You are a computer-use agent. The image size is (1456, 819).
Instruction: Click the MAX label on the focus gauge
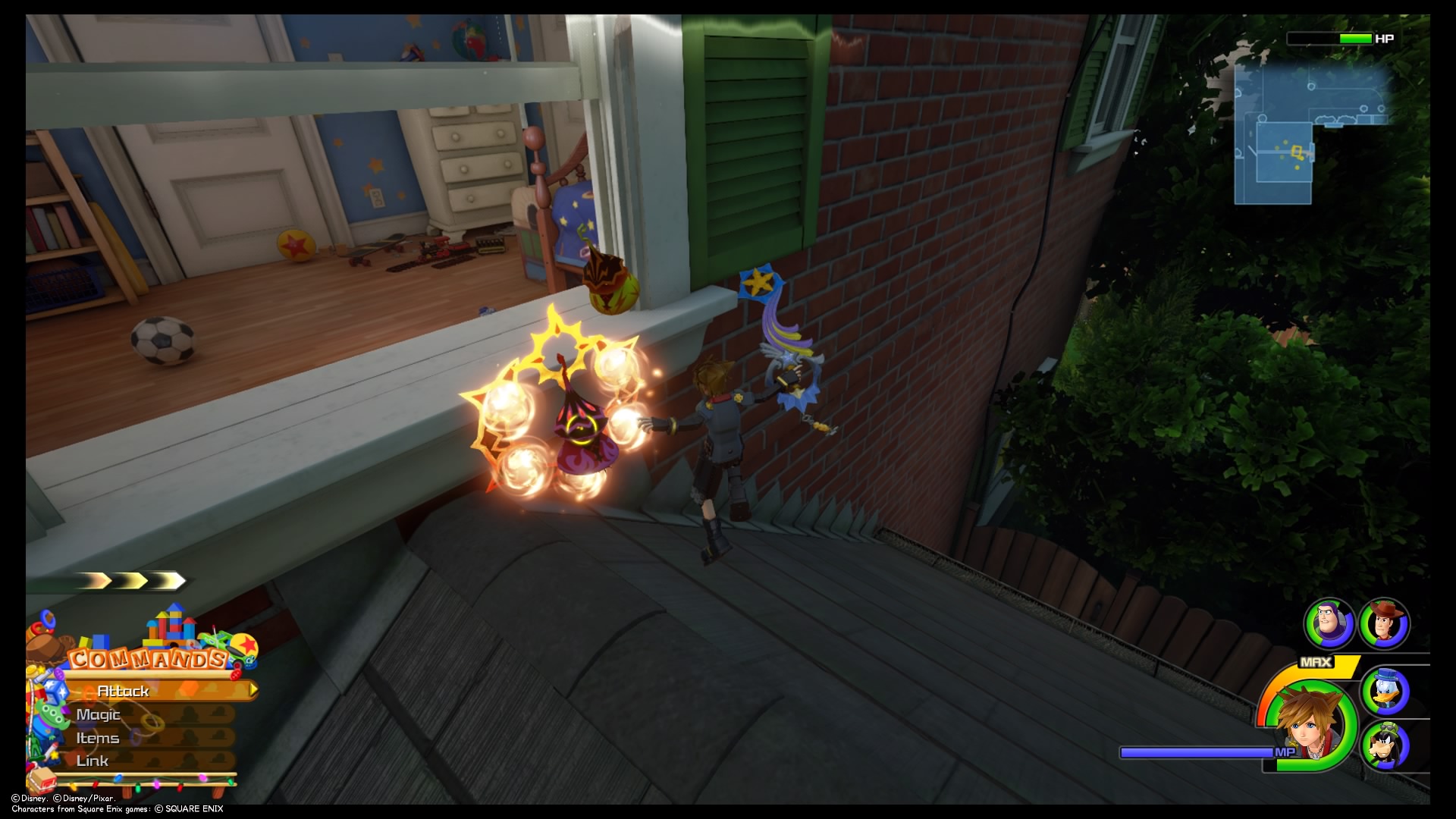coord(1315,661)
